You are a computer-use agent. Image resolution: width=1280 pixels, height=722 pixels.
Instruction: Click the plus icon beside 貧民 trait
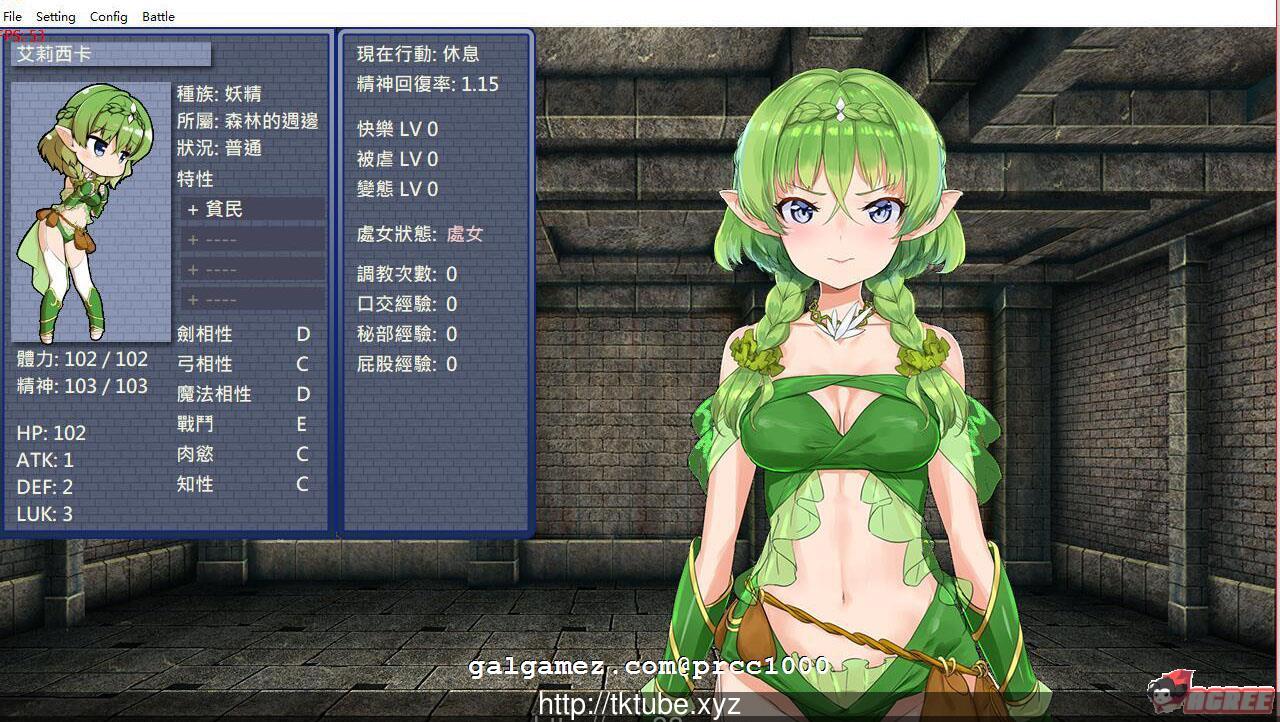(x=192, y=210)
